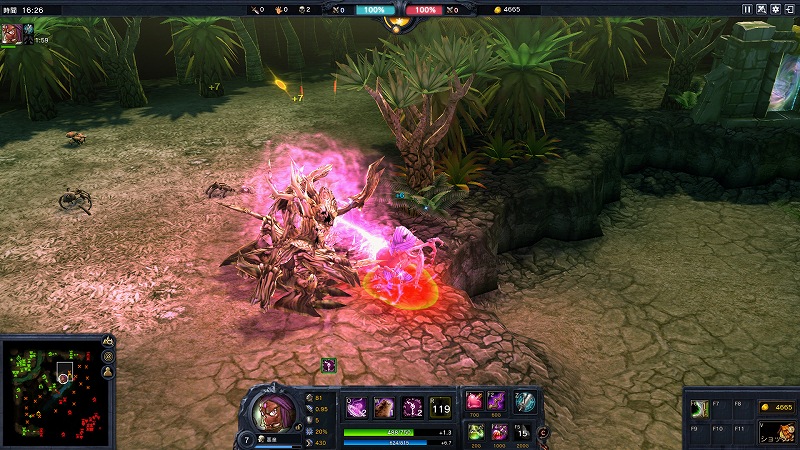
Task: Pause the game with the pause button
Action: (x=747, y=9)
